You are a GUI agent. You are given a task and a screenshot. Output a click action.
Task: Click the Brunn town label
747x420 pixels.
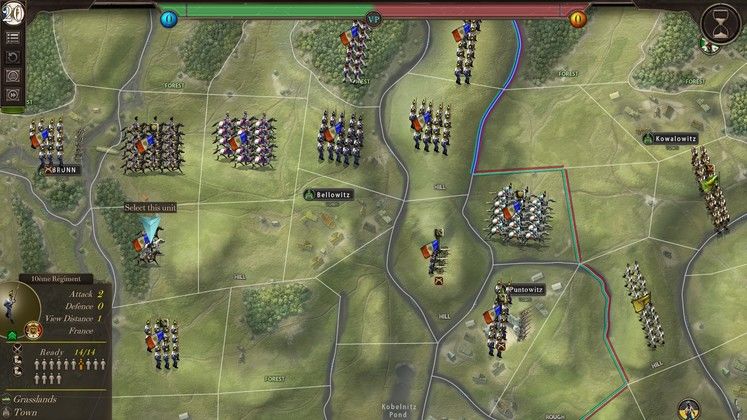(62, 170)
